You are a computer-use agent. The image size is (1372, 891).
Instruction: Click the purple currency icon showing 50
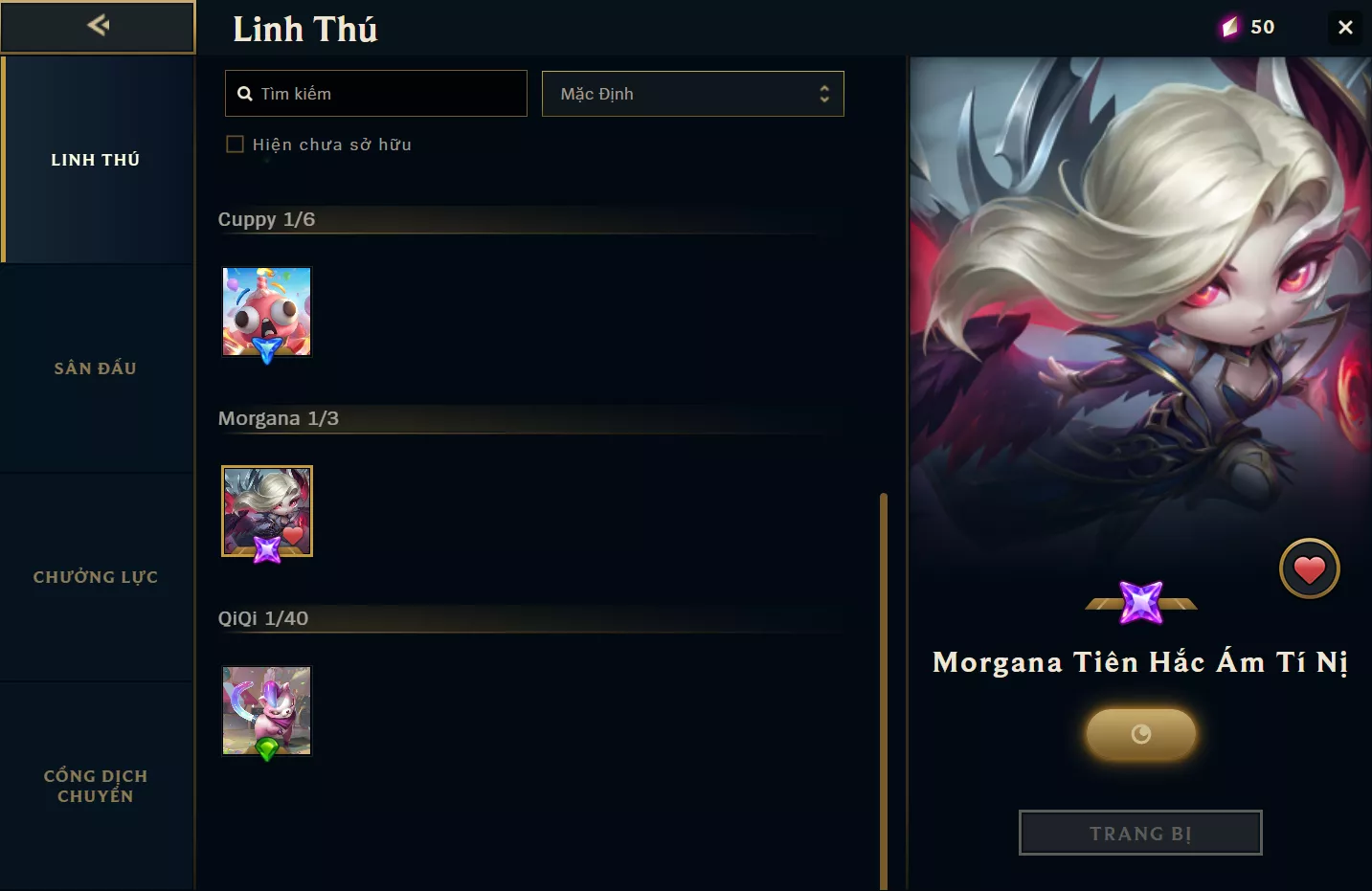pyautogui.click(x=1230, y=27)
